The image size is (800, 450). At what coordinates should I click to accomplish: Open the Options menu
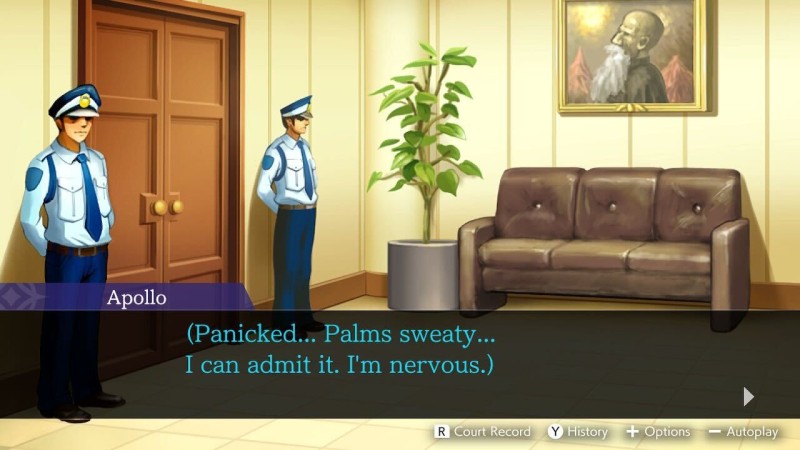(x=657, y=432)
